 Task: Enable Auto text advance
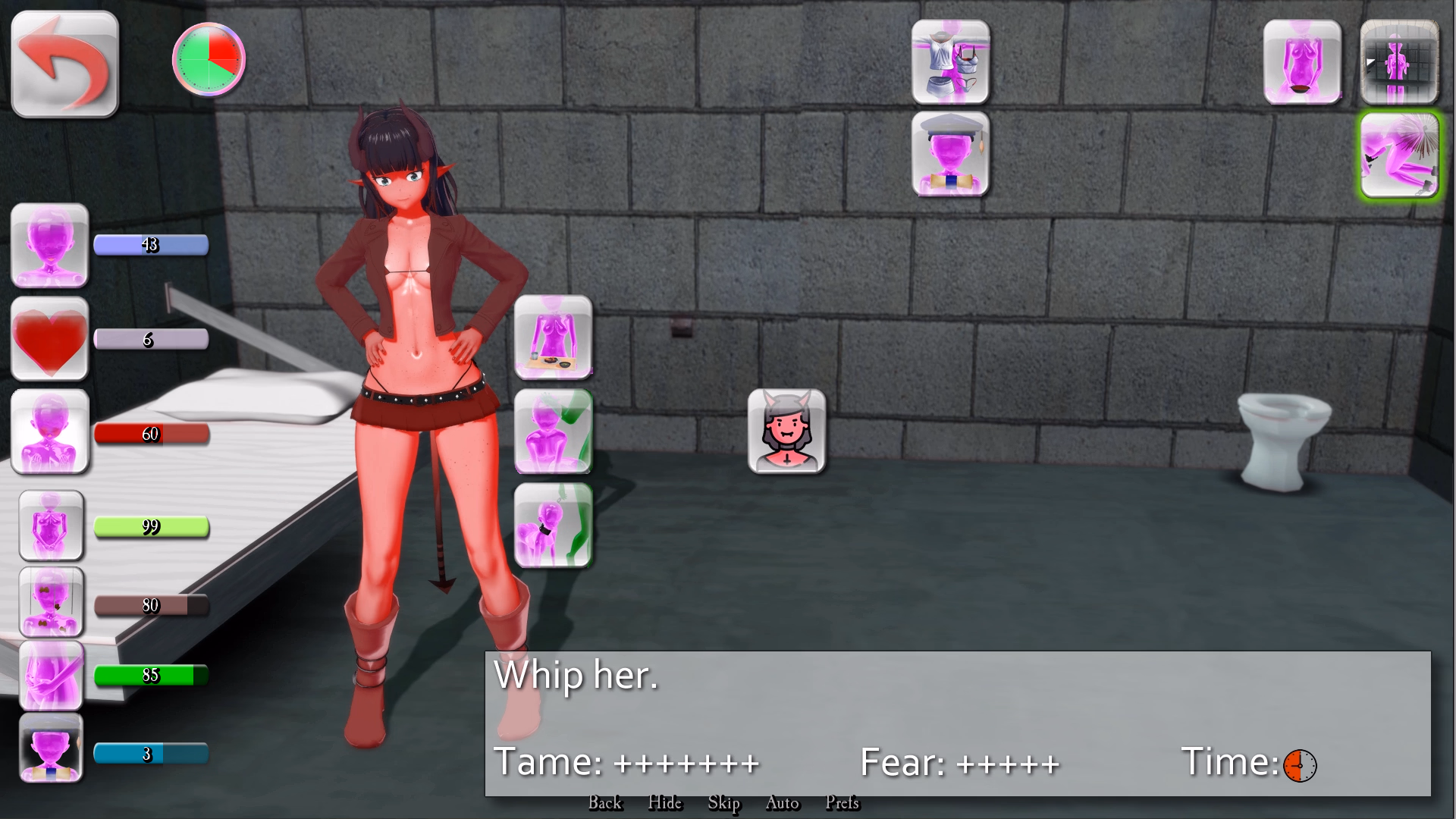(x=782, y=803)
